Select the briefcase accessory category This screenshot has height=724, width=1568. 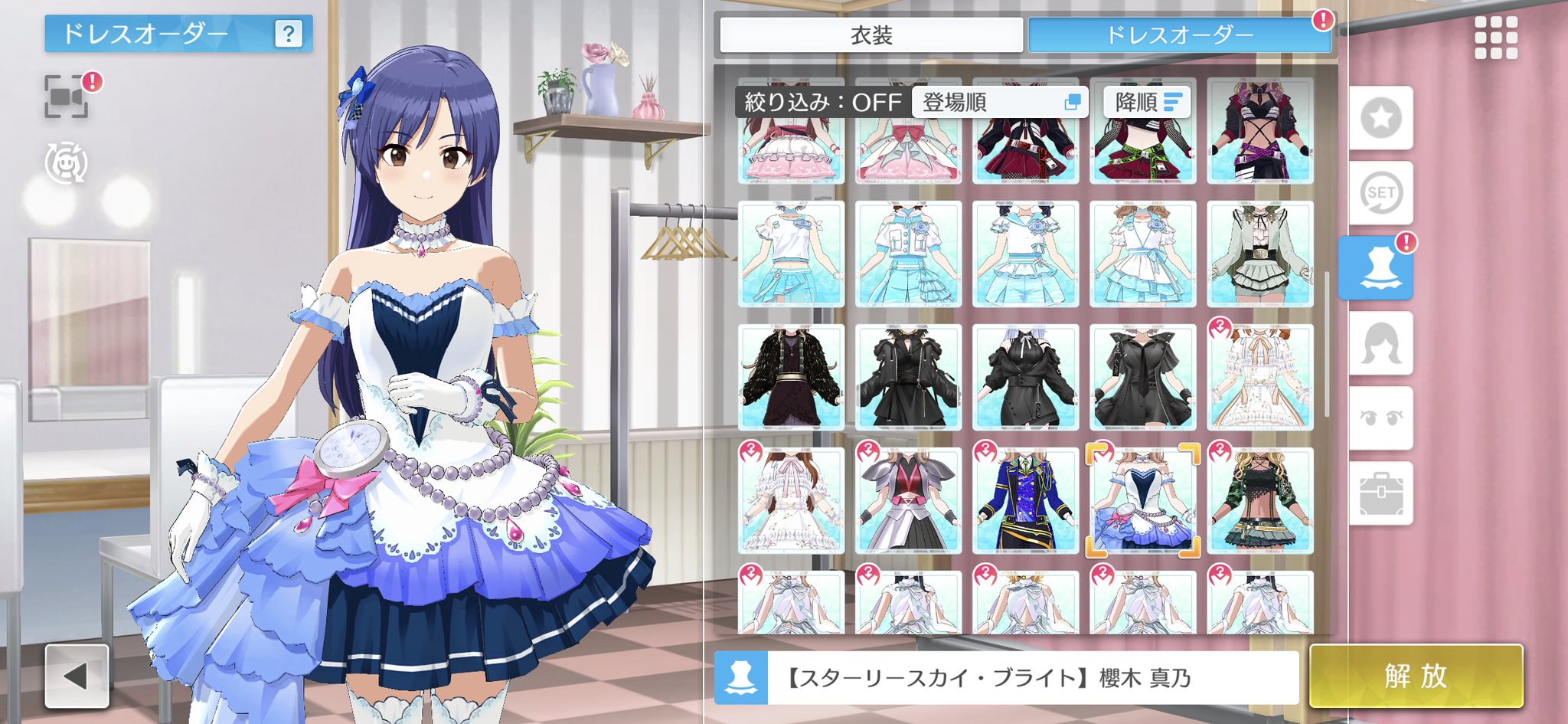(1381, 493)
